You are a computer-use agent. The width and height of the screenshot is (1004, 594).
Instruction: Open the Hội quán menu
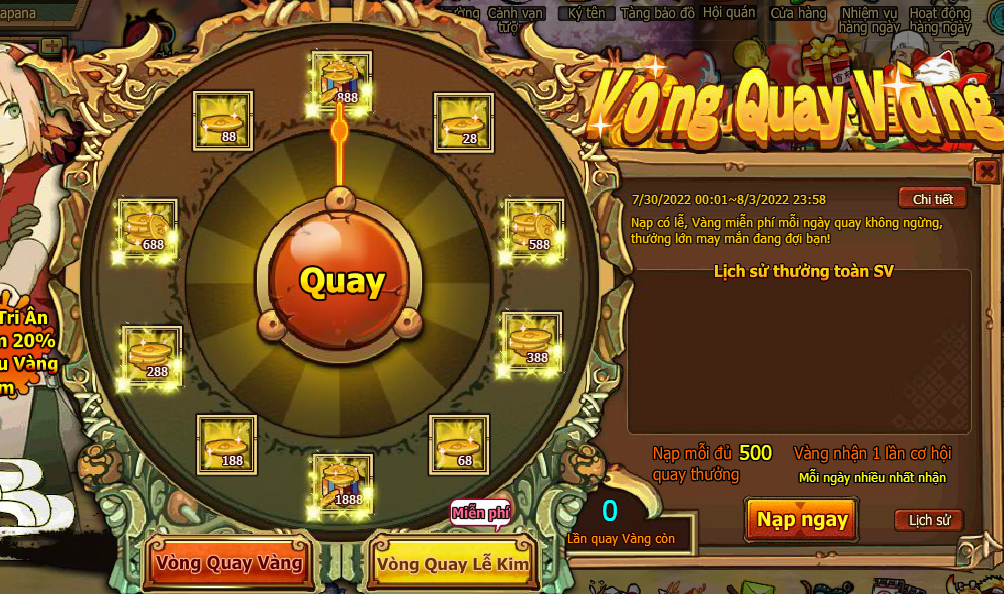(727, 14)
